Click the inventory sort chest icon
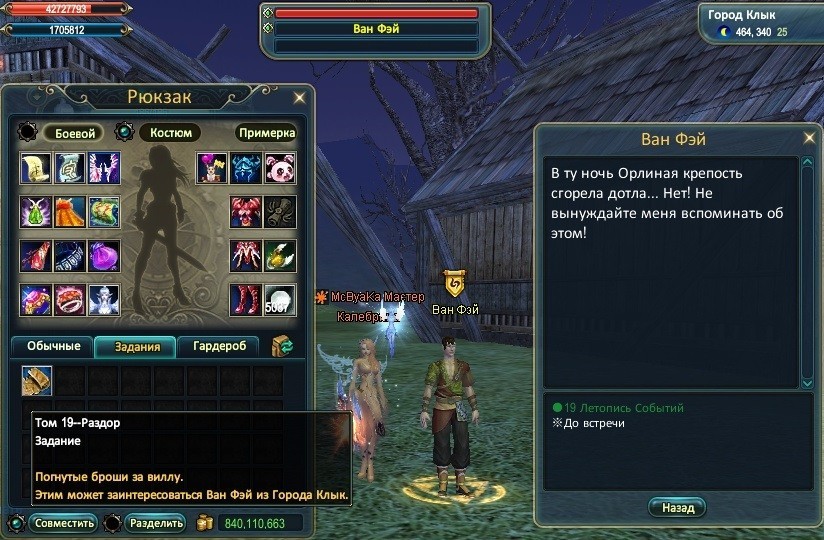The image size is (824, 540). coord(283,346)
